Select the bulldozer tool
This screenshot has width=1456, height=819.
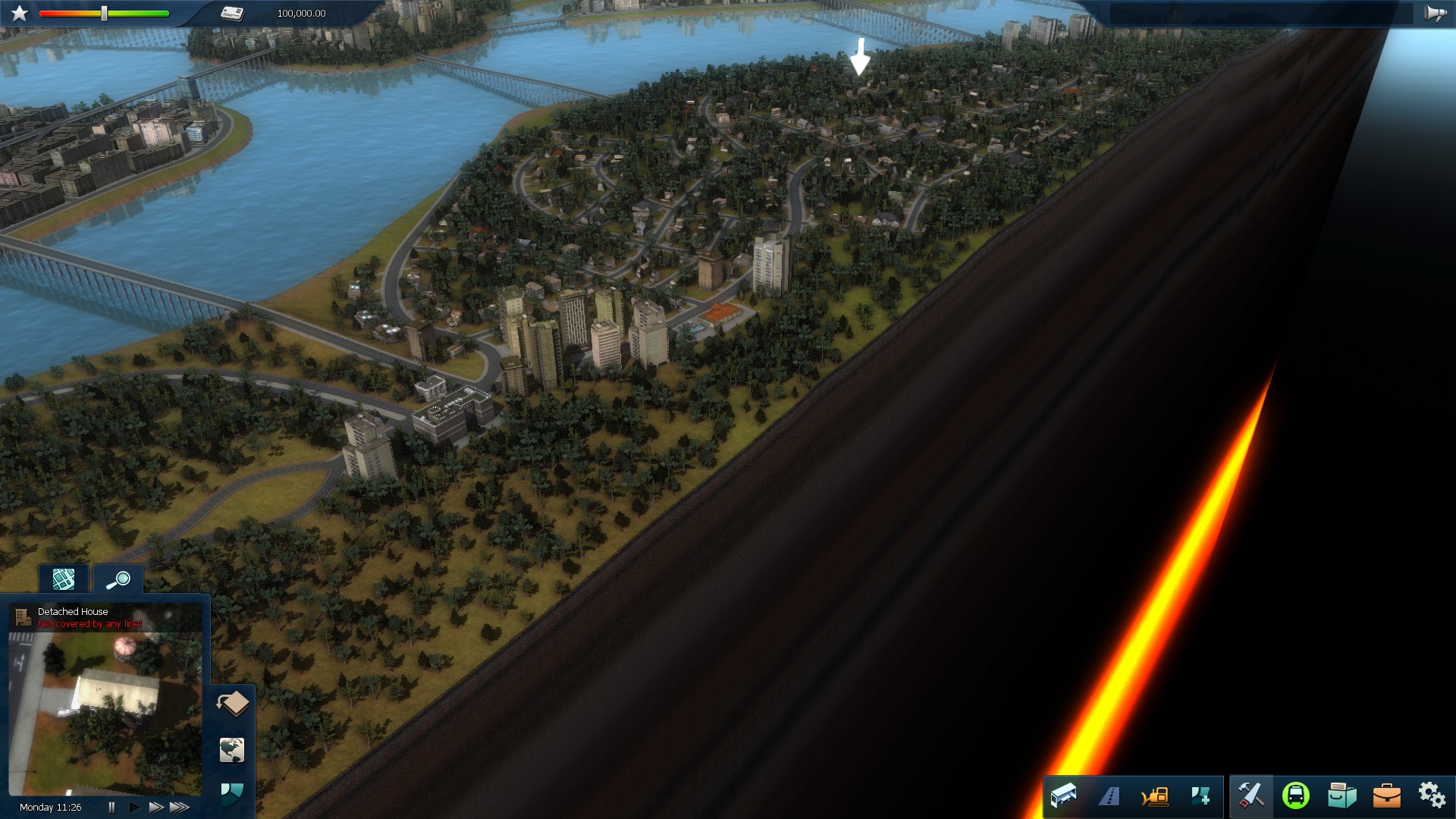[1155, 796]
